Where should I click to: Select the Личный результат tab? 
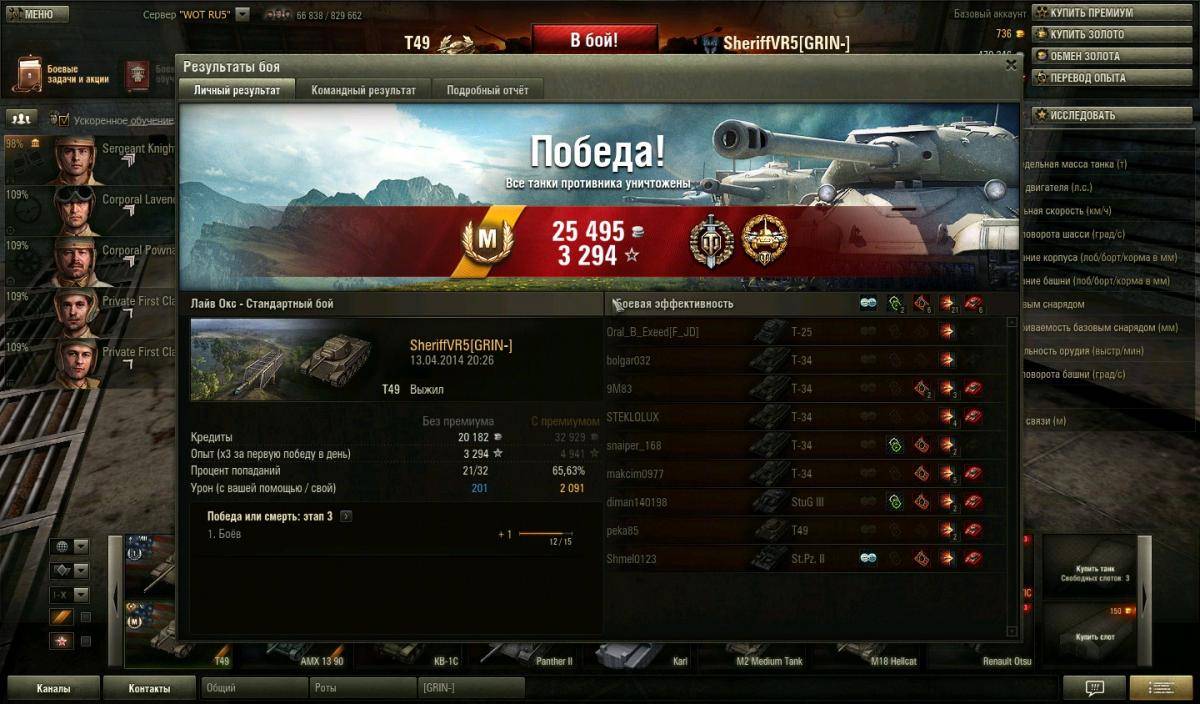[x=236, y=90]
